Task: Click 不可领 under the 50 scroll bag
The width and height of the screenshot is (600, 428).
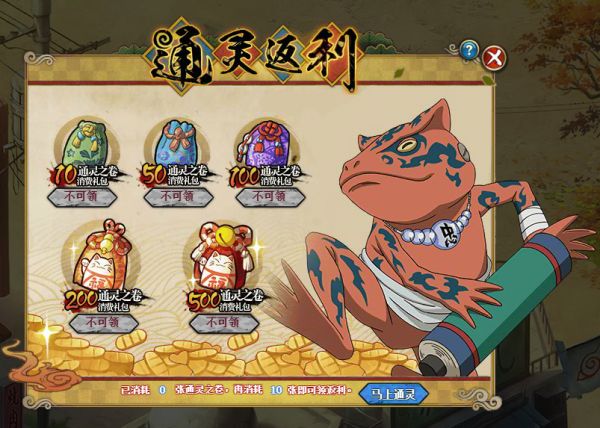Action: point(176,197)
